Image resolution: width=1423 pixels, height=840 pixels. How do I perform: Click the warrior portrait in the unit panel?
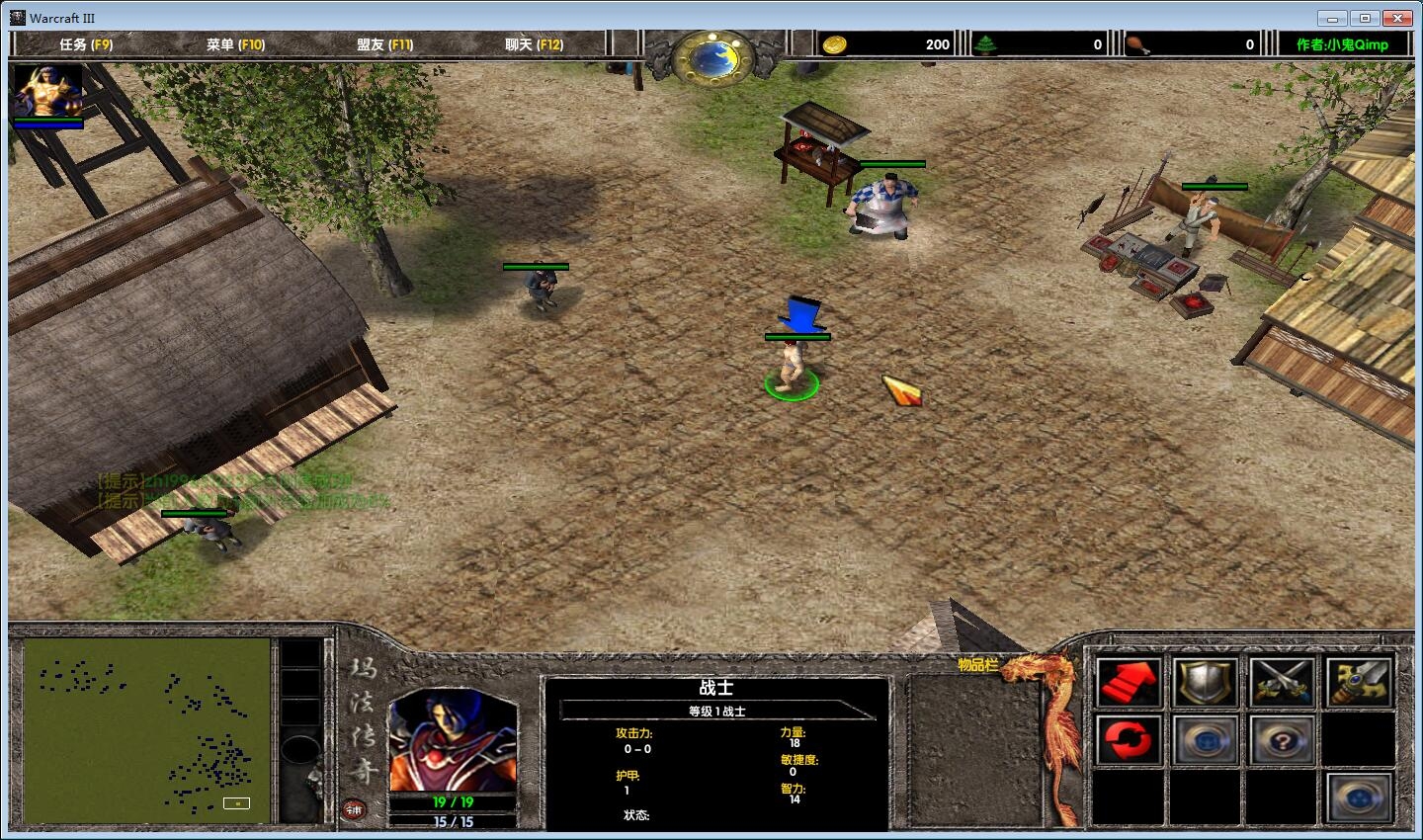[x=453, y=741]
